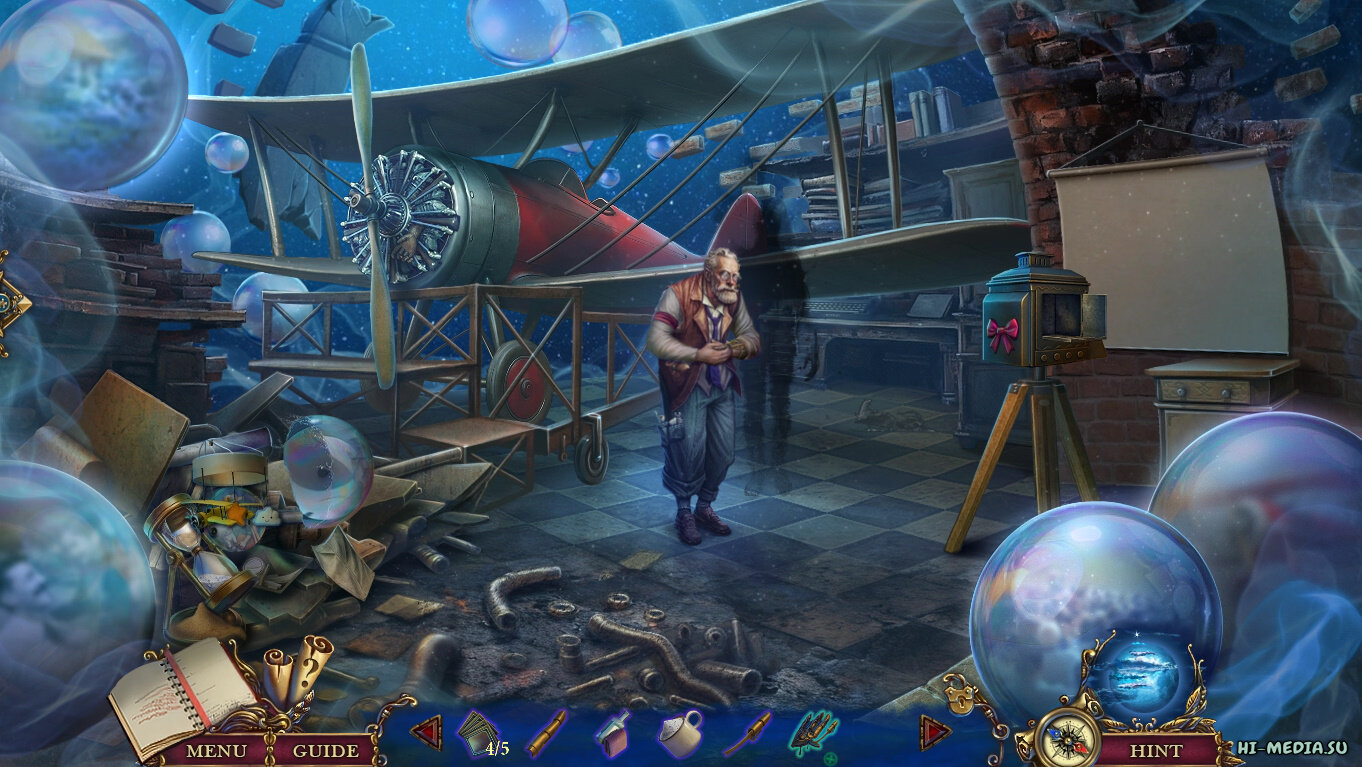Use the Hint button
The image size is (1362, 767).
1155,750
